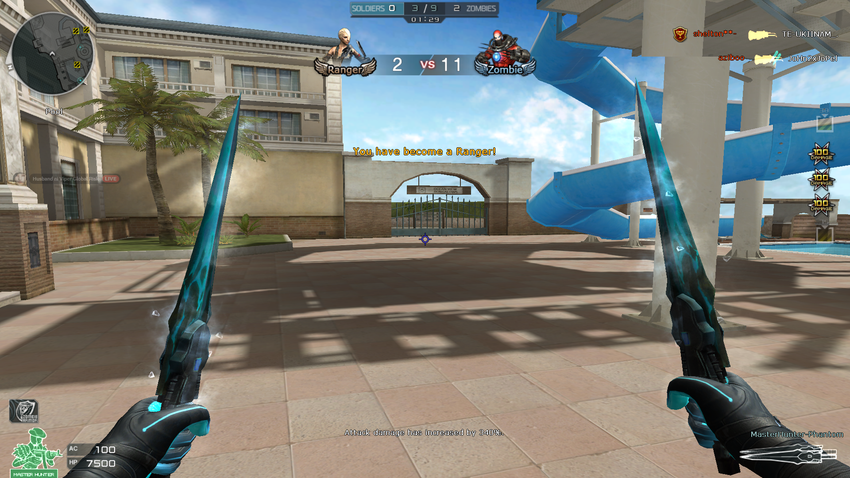Click the red rank emblem in the kill feed

click(680, 35)
